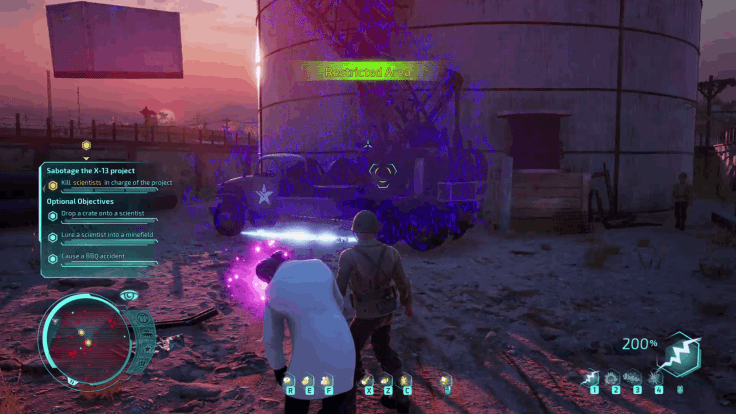
Task: Activate the ability icon labeled R
Action: tap(289, 381)
